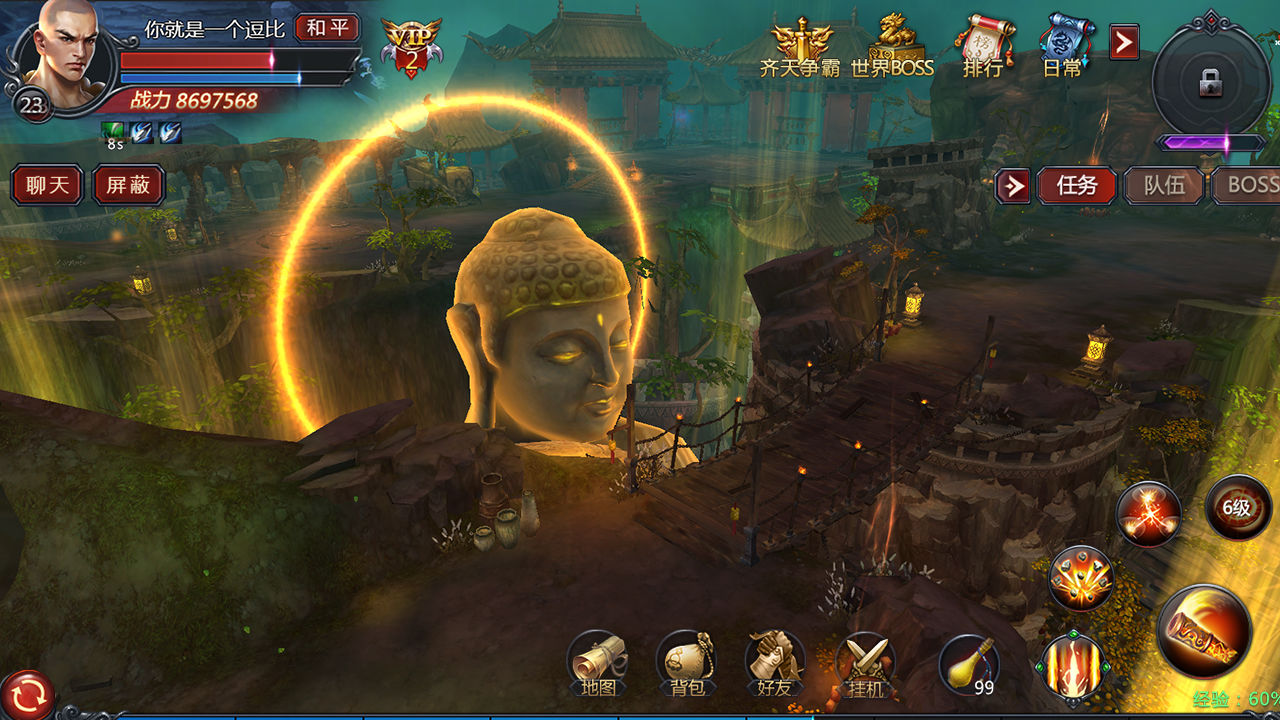
Task: Show the 排行 rankings
Action: 983,48
